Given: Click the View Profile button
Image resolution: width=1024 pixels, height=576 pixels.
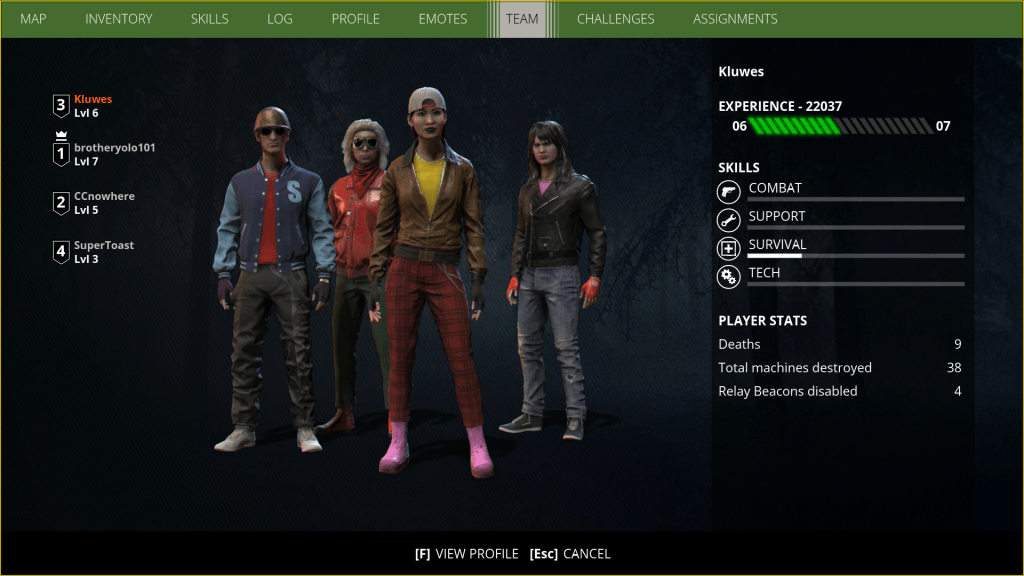Looking at the screenshot, I should coord(467,554).
